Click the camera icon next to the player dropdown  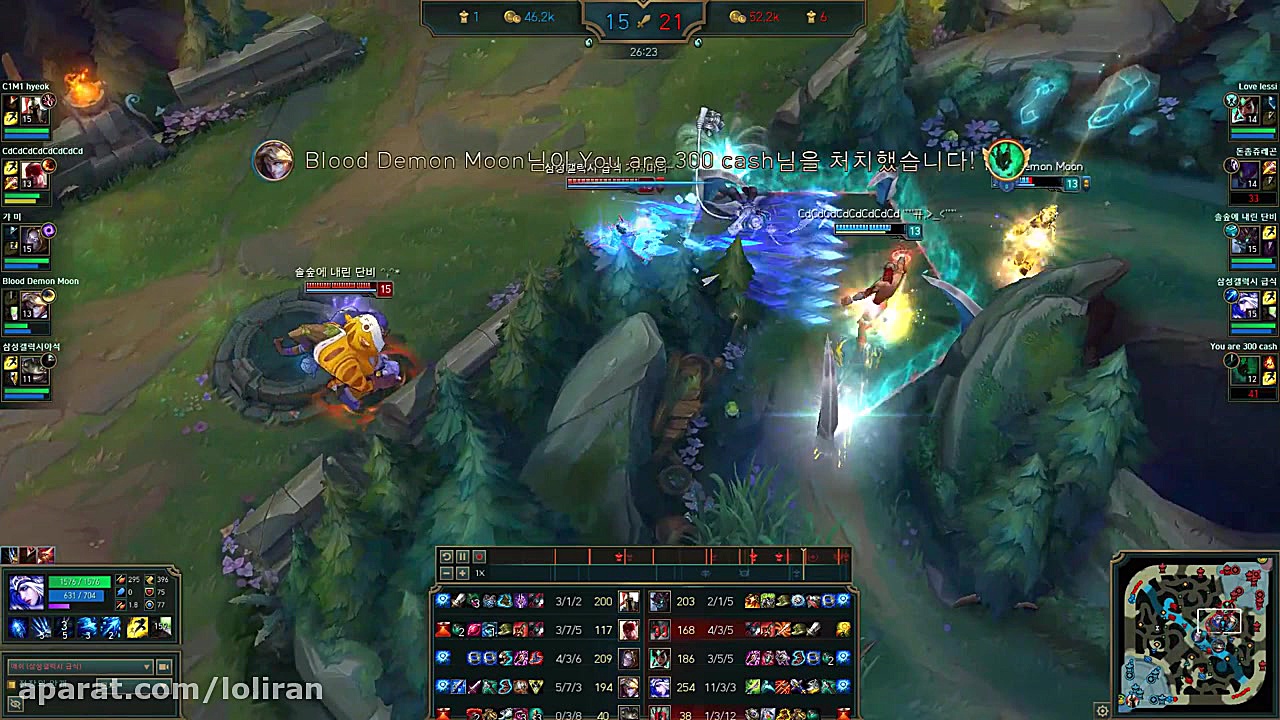tap(164, 666)
